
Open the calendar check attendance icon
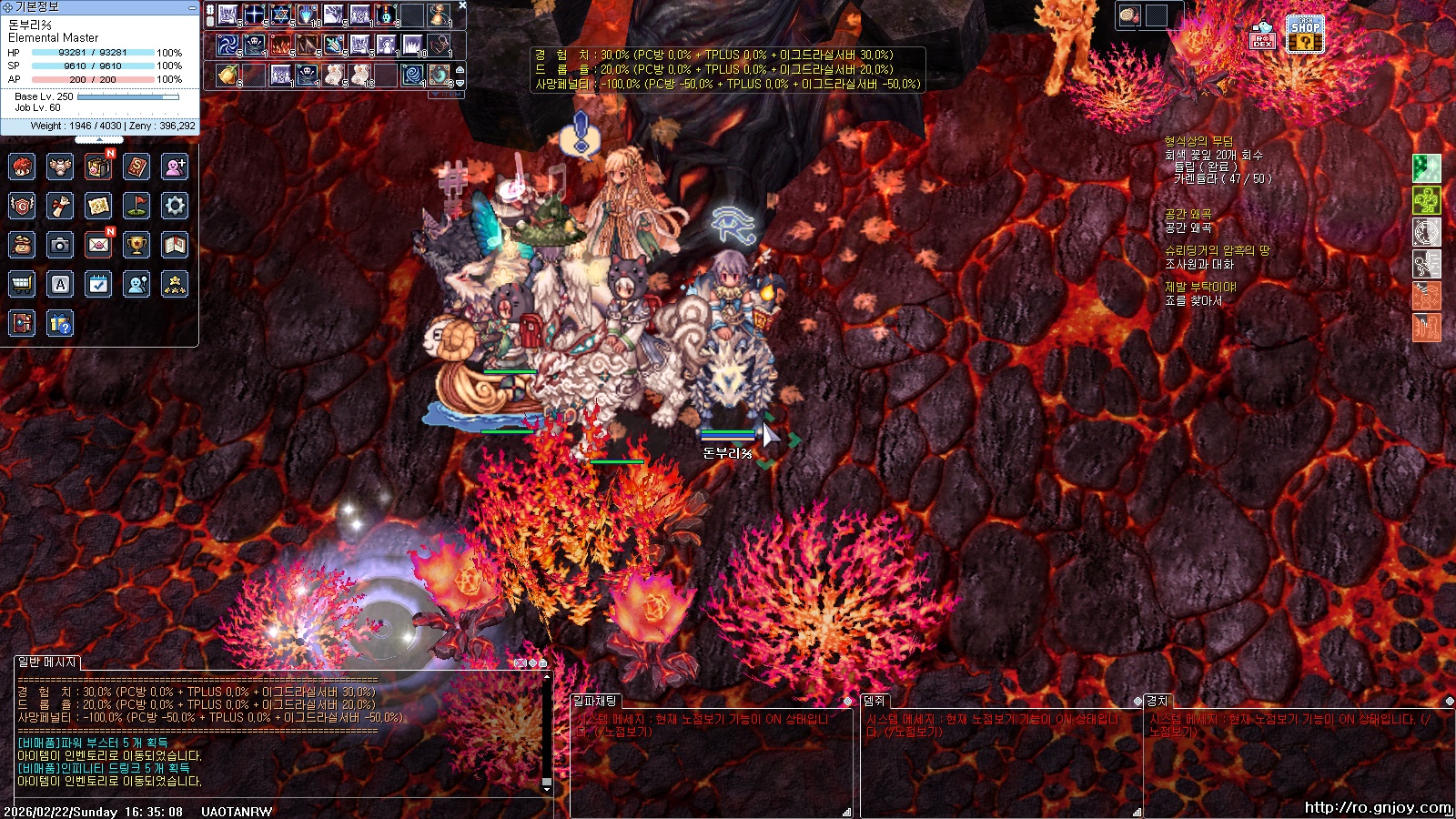coord(98,284)
